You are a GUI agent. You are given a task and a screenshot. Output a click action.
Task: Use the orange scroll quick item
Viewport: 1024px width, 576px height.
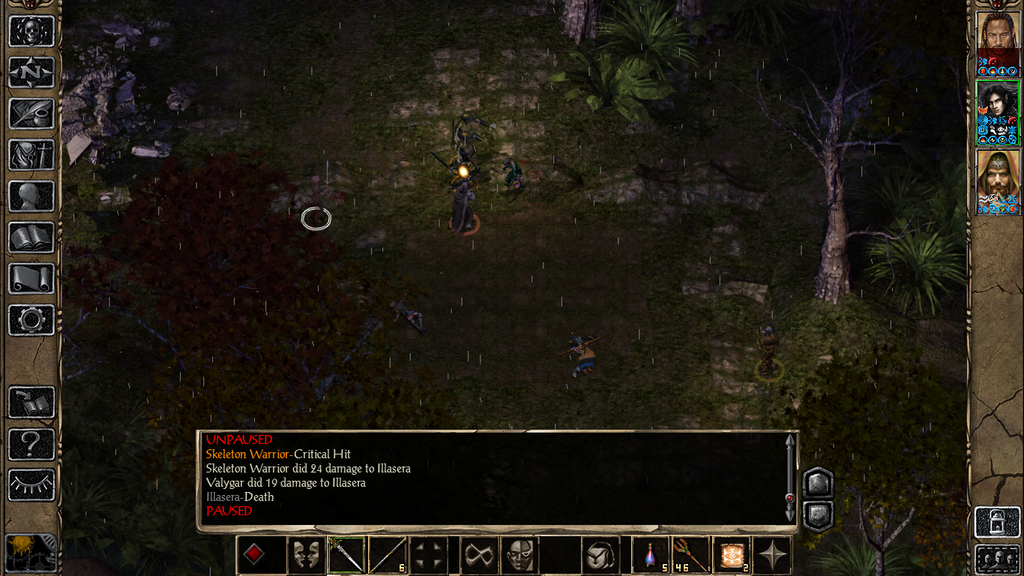731,555
